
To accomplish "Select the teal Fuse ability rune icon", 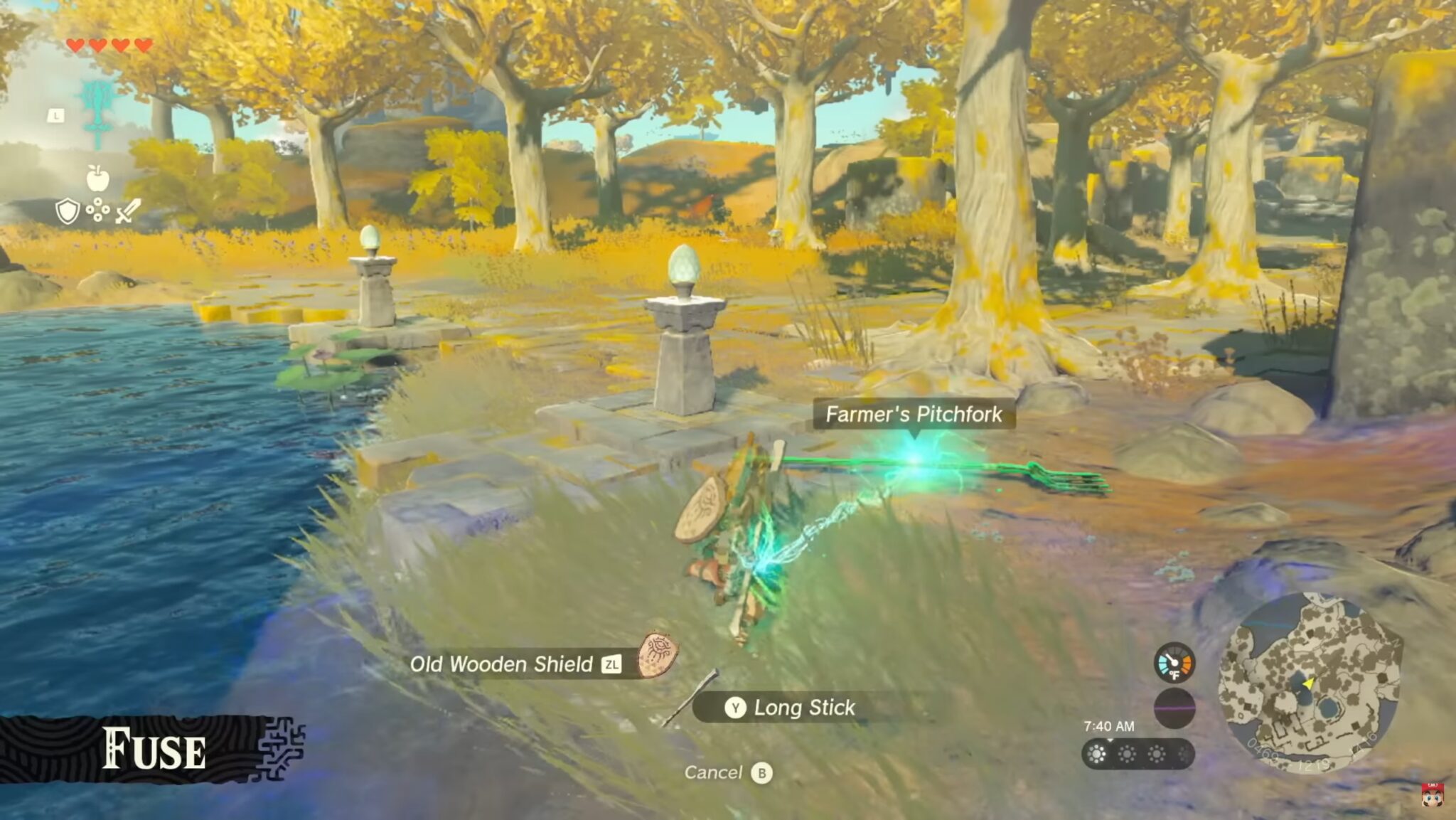I will (98, 105).
